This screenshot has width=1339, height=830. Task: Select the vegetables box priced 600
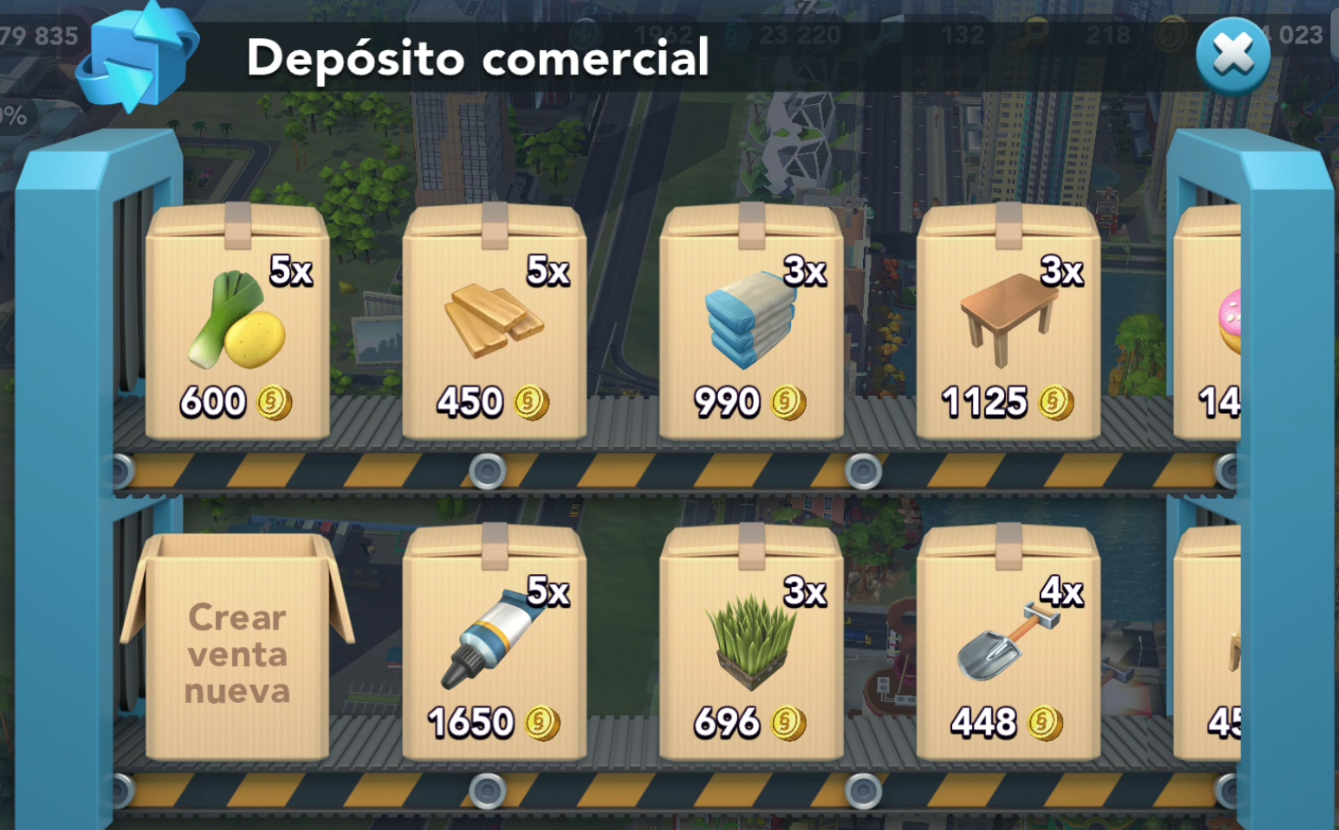point(237,325)
